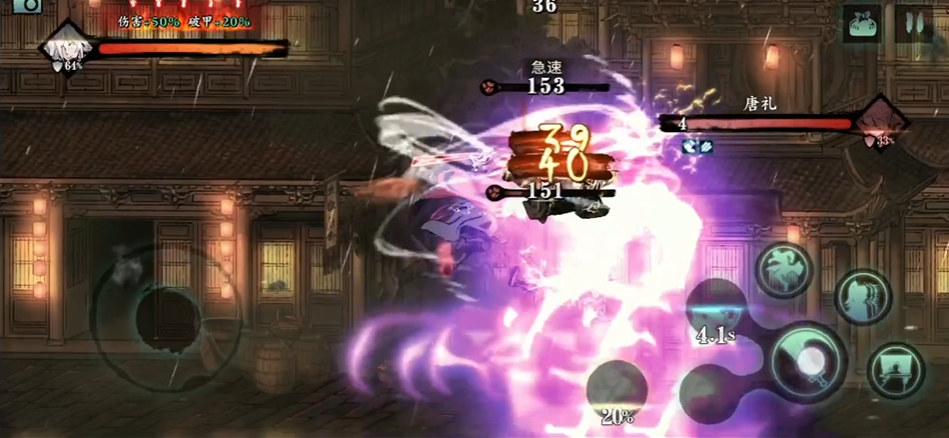The image size is (949, 438).
Task: Open the tied pouch bag icon
Action: pyautogui.click(x=860, y=23)
